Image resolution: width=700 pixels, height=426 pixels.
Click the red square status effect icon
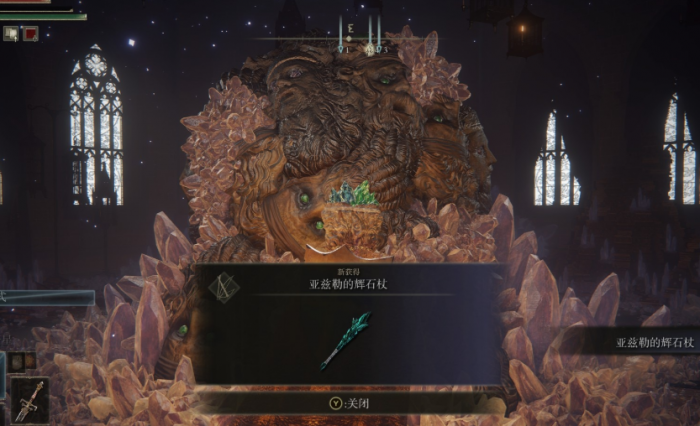(29, 33)
